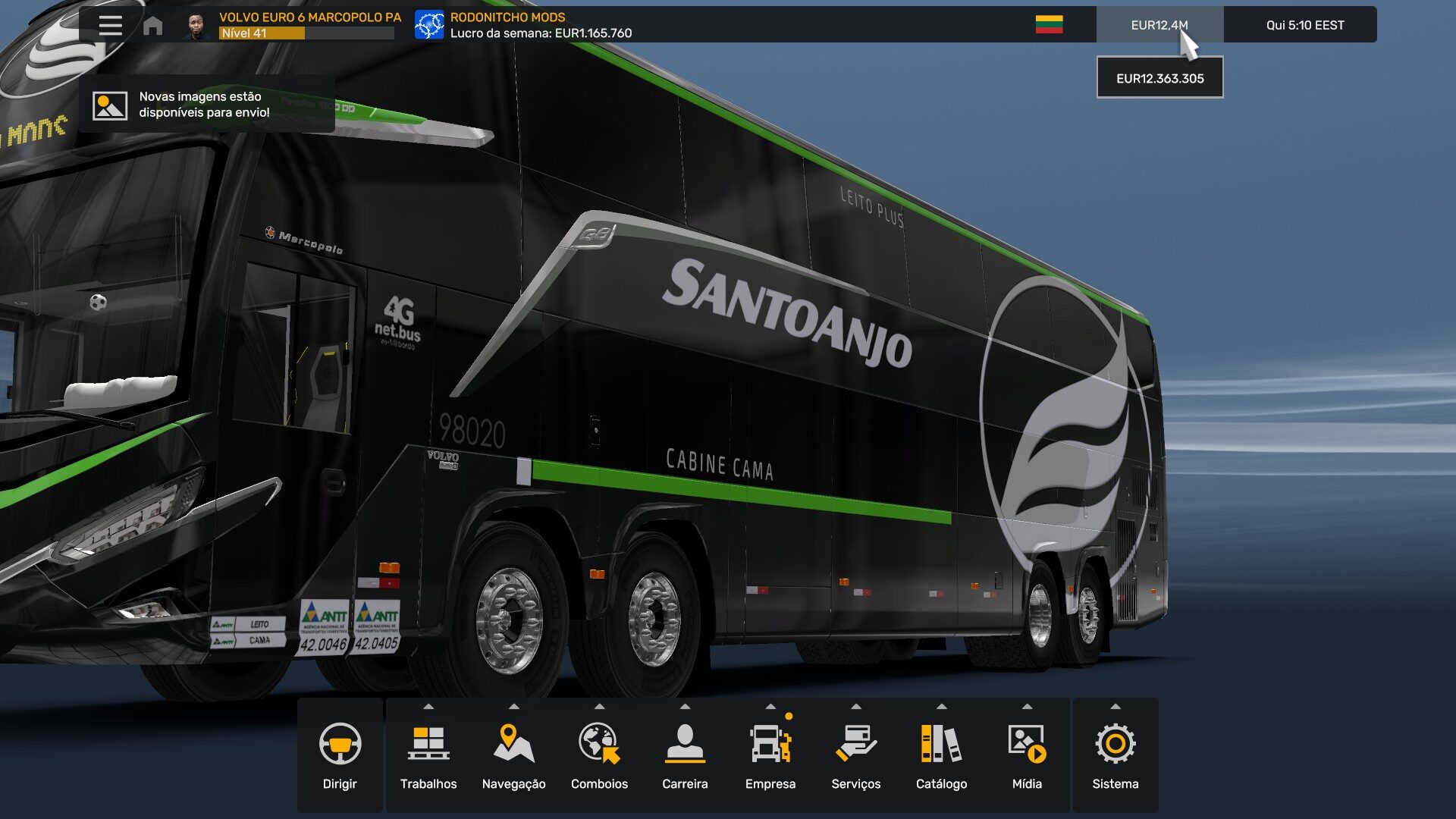Open the Empresa company manager
The height and width of the screenshot is (819, 1456).
(x=770, y=755)
